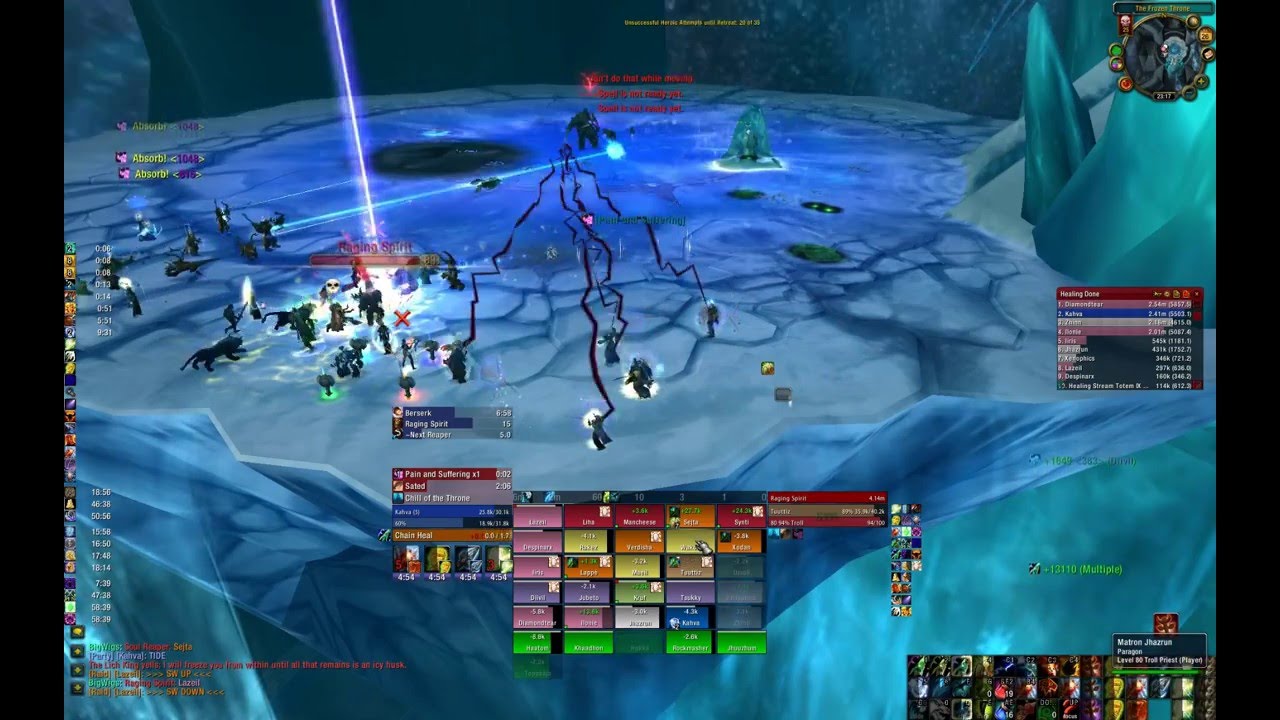Select Rockmasher's green raid frame
The width and height of the screenshot is (1280, 720).
coord(690,643)
